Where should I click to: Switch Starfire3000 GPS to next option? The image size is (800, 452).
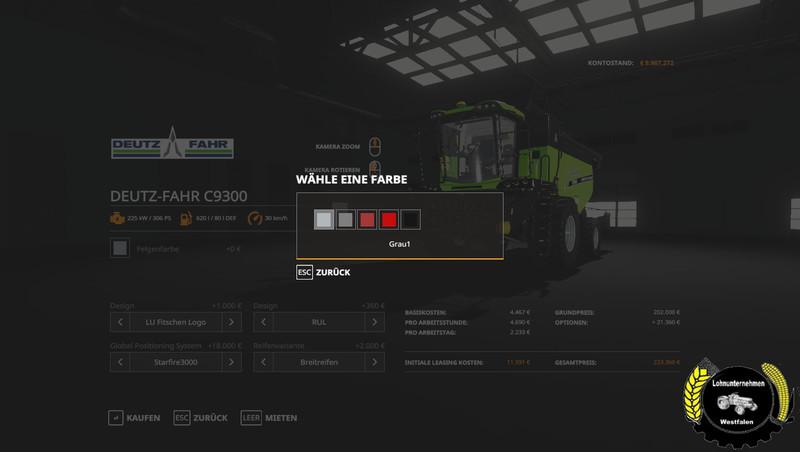tap(232, 362)
